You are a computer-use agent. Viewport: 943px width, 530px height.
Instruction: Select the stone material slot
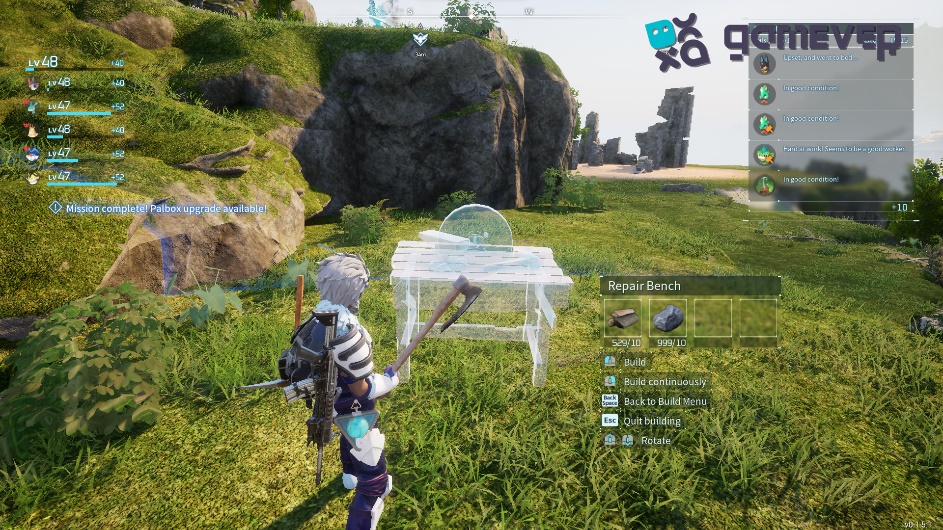669,319
